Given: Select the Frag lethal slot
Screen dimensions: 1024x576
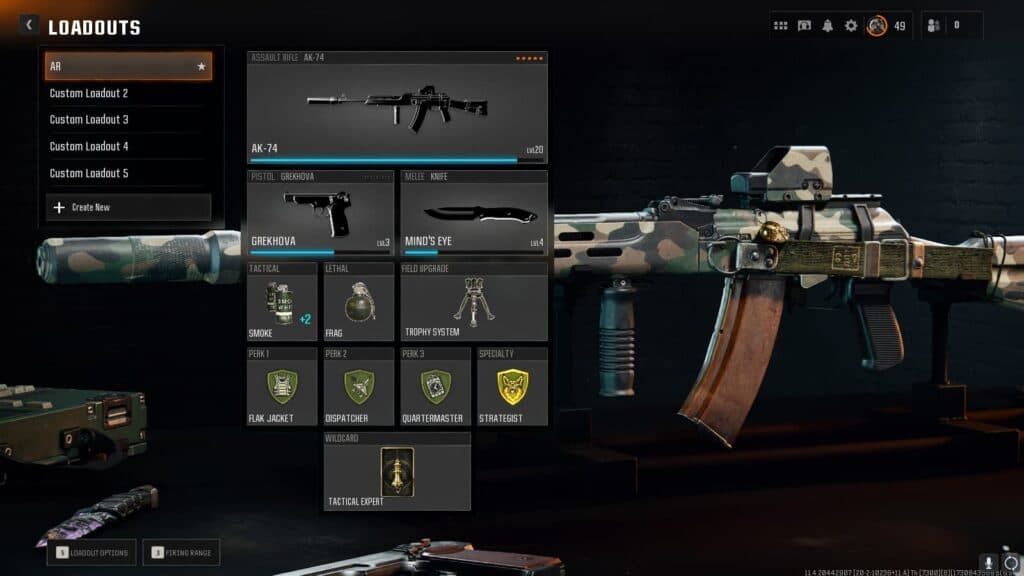Looking at the screenshot, I should pyautogui.click(x=358, y=302).
